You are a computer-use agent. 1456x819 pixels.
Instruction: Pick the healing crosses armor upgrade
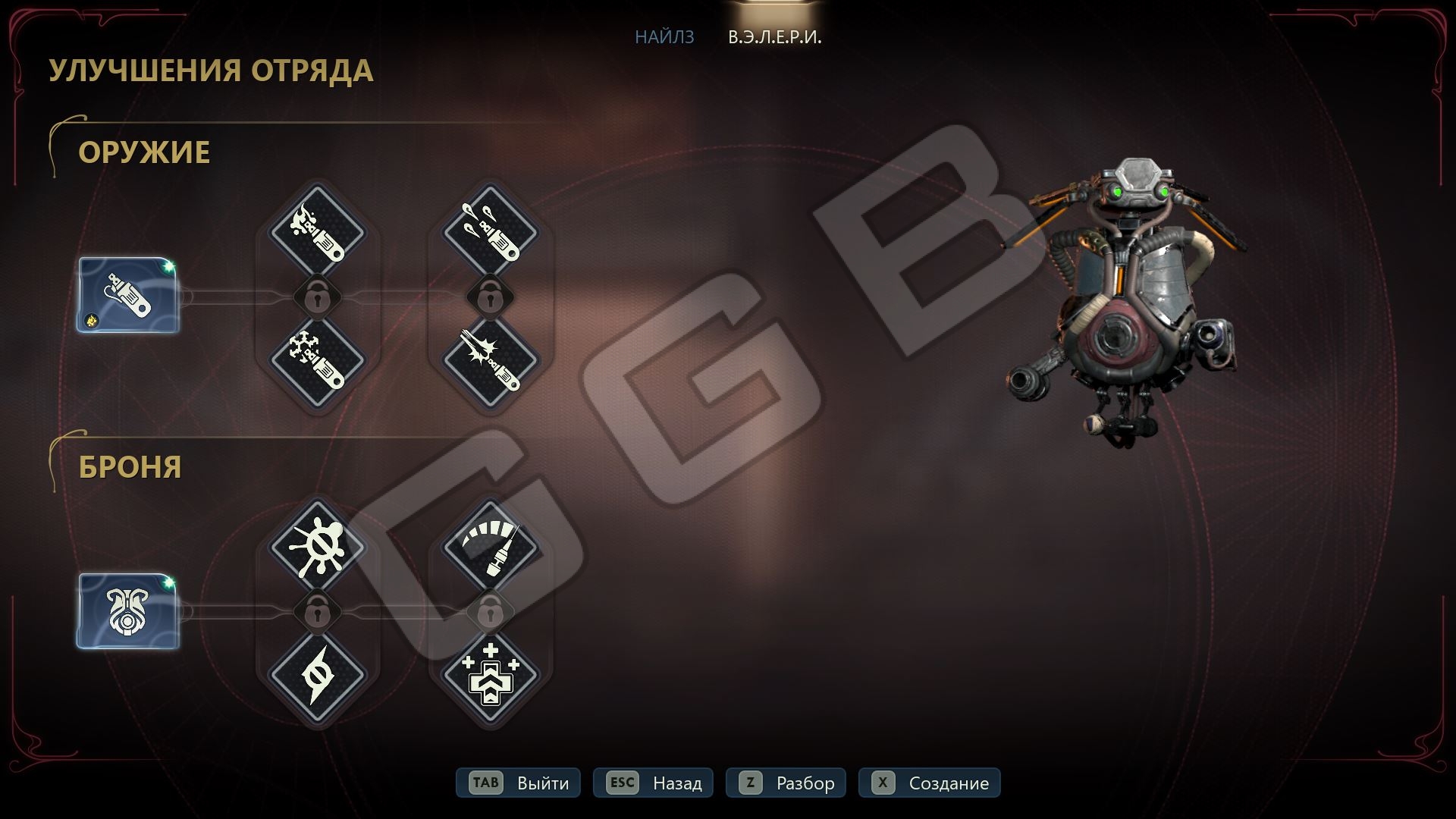click(490, 673)
